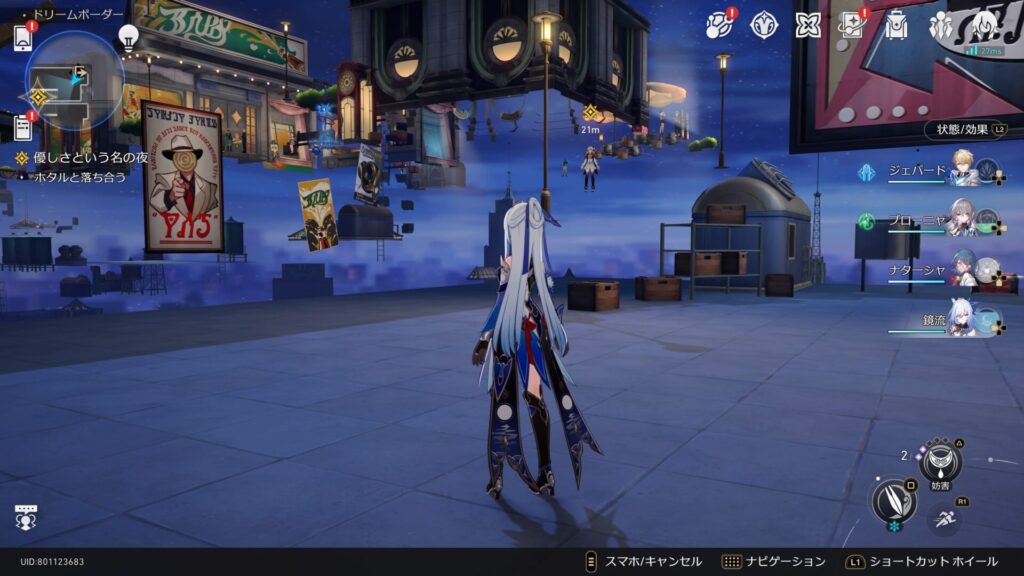The height and width of the screenshot is (576, 1024).
Task: Open the ram-head compass icon
Action: point(765,26)
